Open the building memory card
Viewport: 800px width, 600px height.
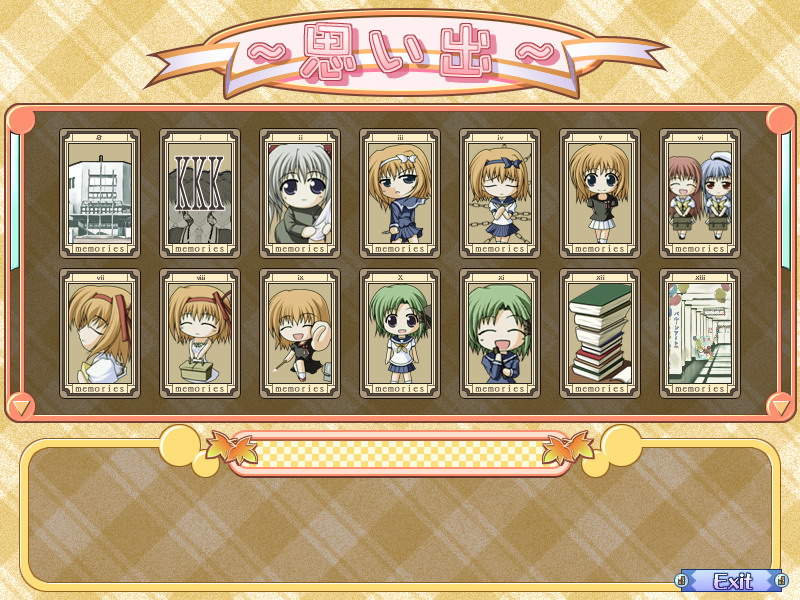[x=100, y=194]
